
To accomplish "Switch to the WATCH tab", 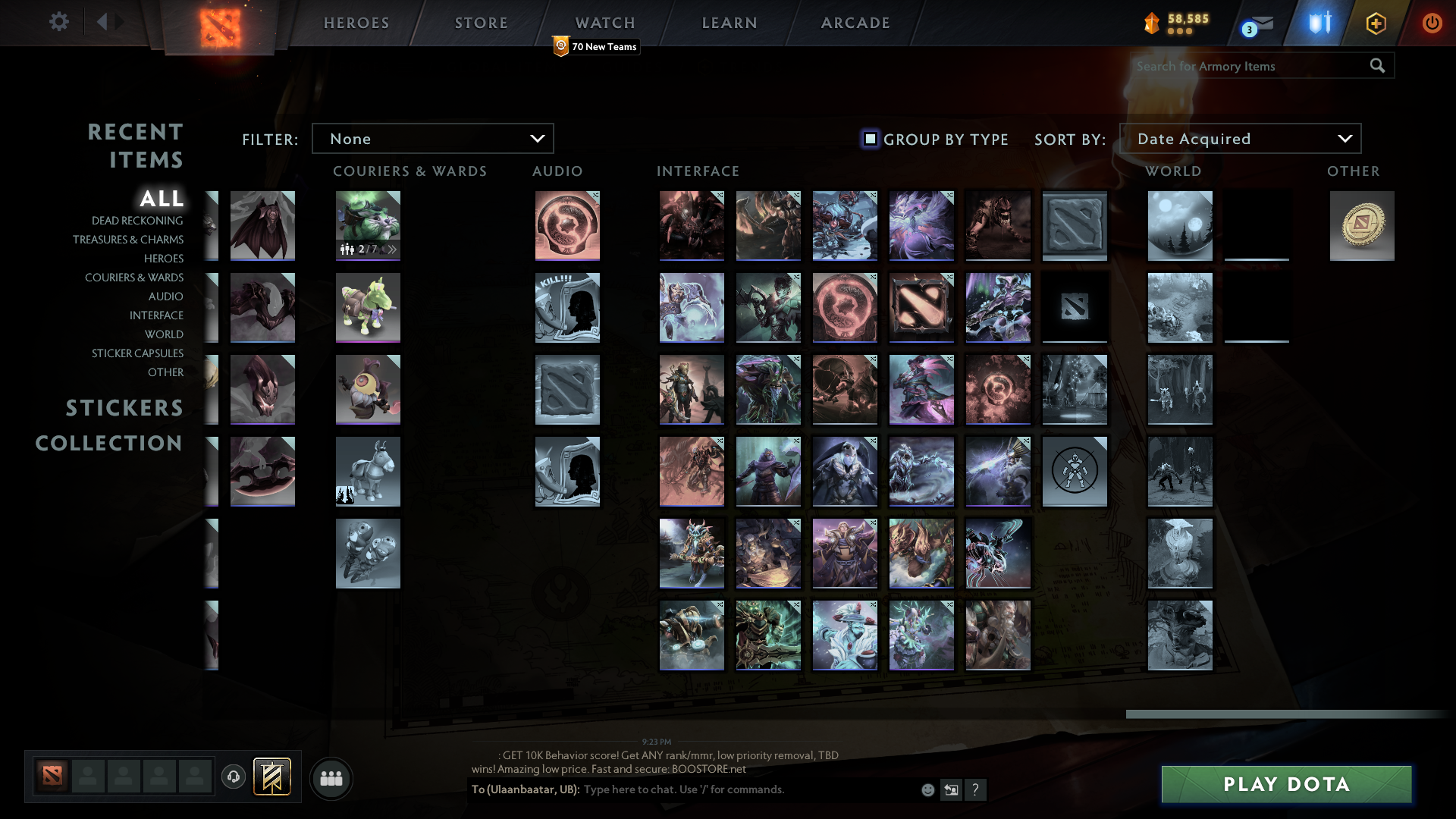I will coord(604,23).
